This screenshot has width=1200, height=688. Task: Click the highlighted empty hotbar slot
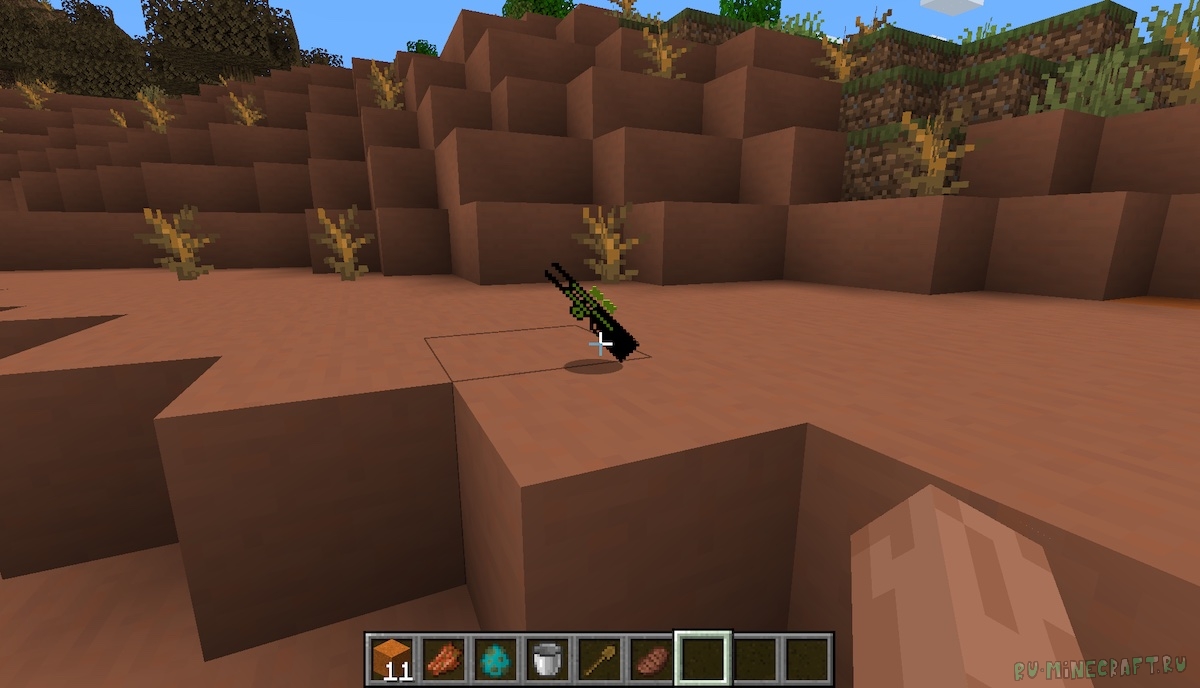703,658
